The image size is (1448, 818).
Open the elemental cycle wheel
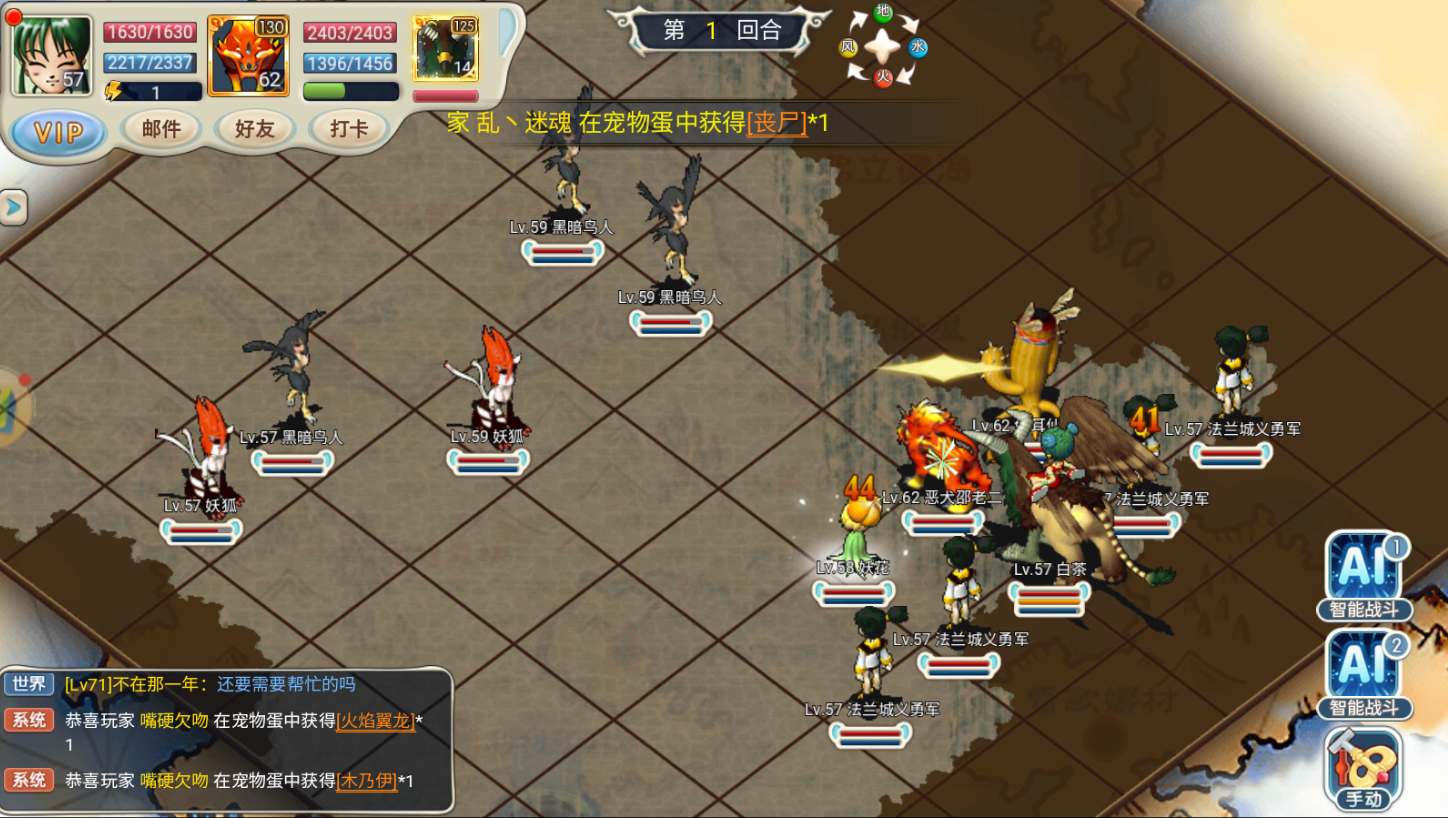(x=883, y=46)
